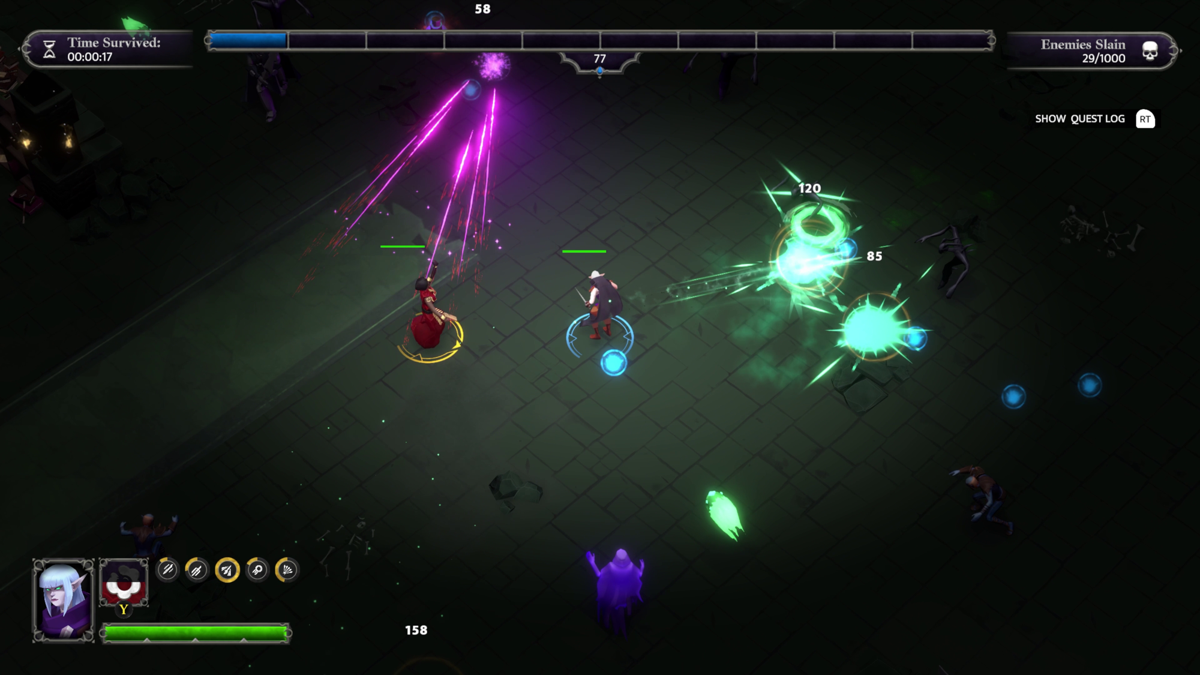The image size is (1200, 675).
Task: Activate the arrow volley ability icon
Action: tap(227, 570)
